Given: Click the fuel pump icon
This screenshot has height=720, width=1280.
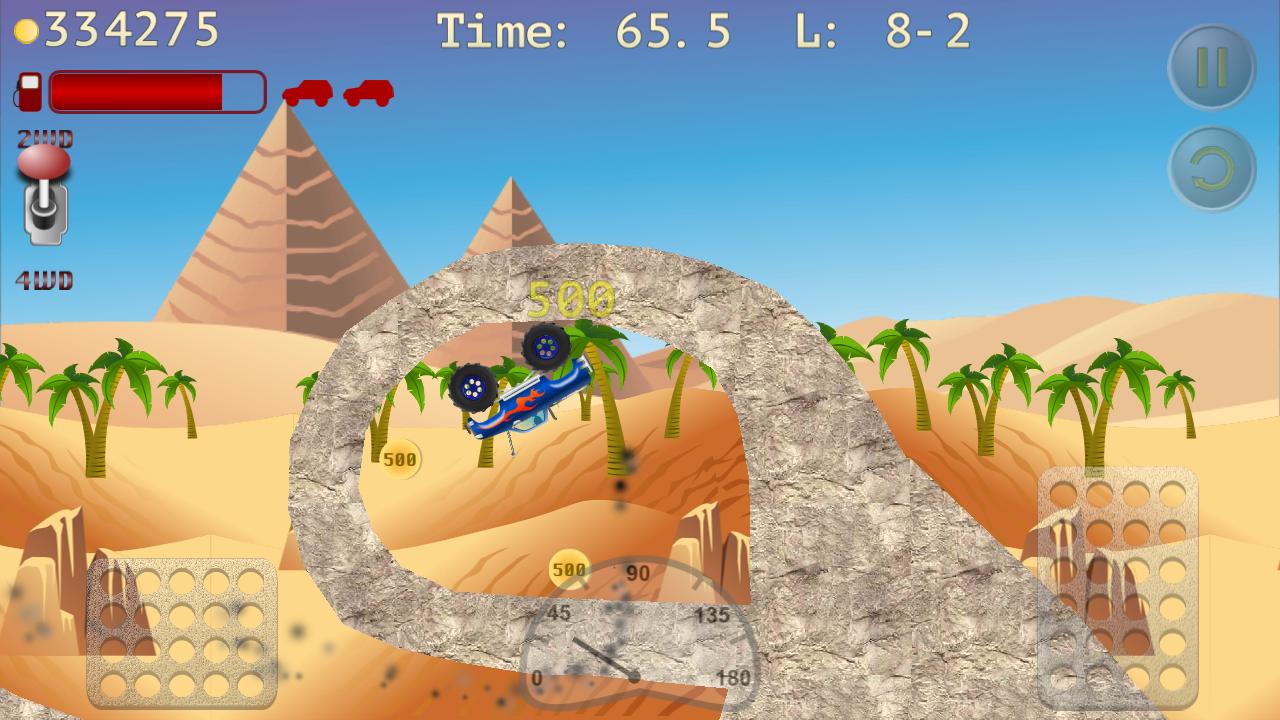Looking at the screenshot, I should click(29, 93).
